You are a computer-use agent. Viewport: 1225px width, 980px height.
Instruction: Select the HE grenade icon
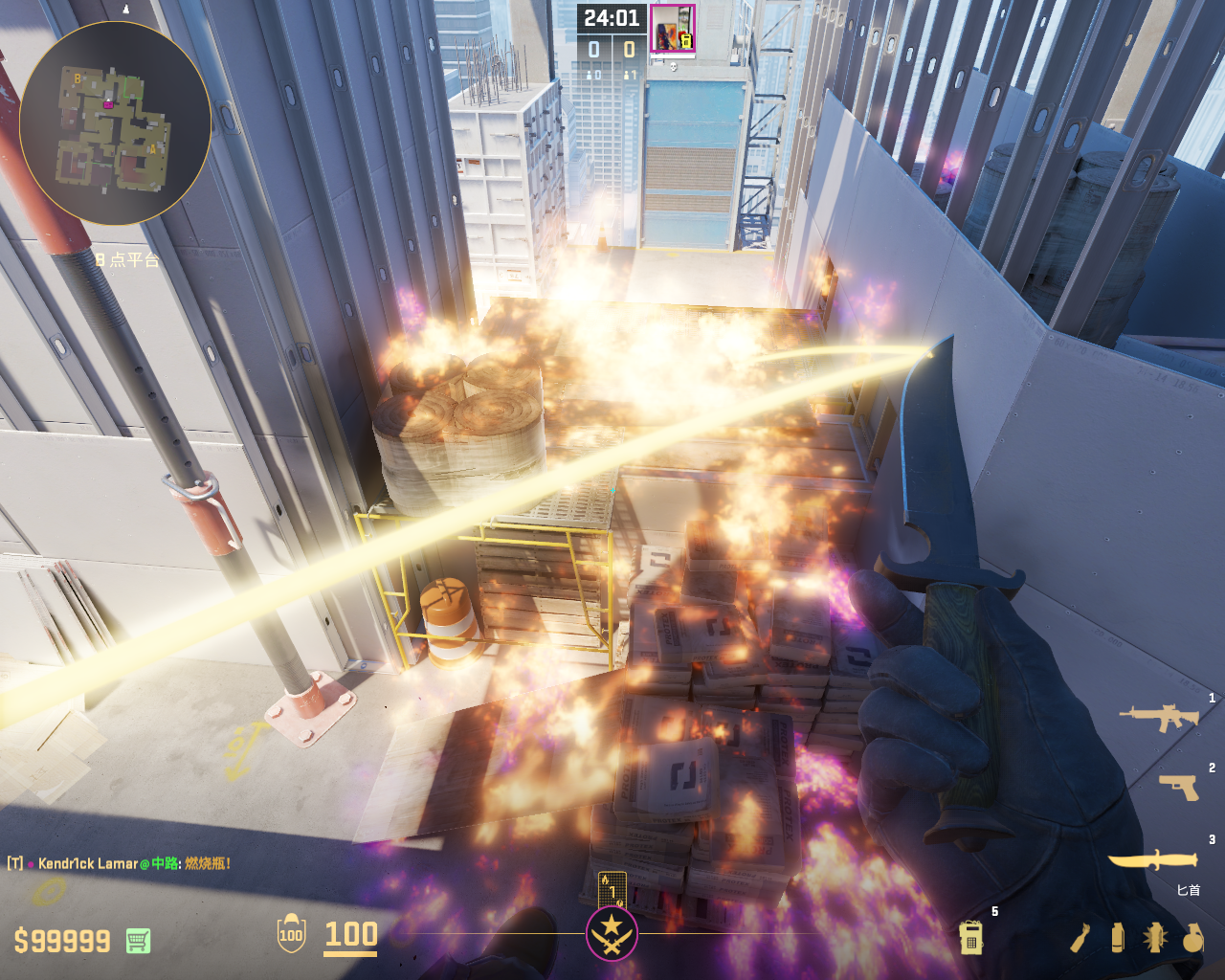(1192, 938)
